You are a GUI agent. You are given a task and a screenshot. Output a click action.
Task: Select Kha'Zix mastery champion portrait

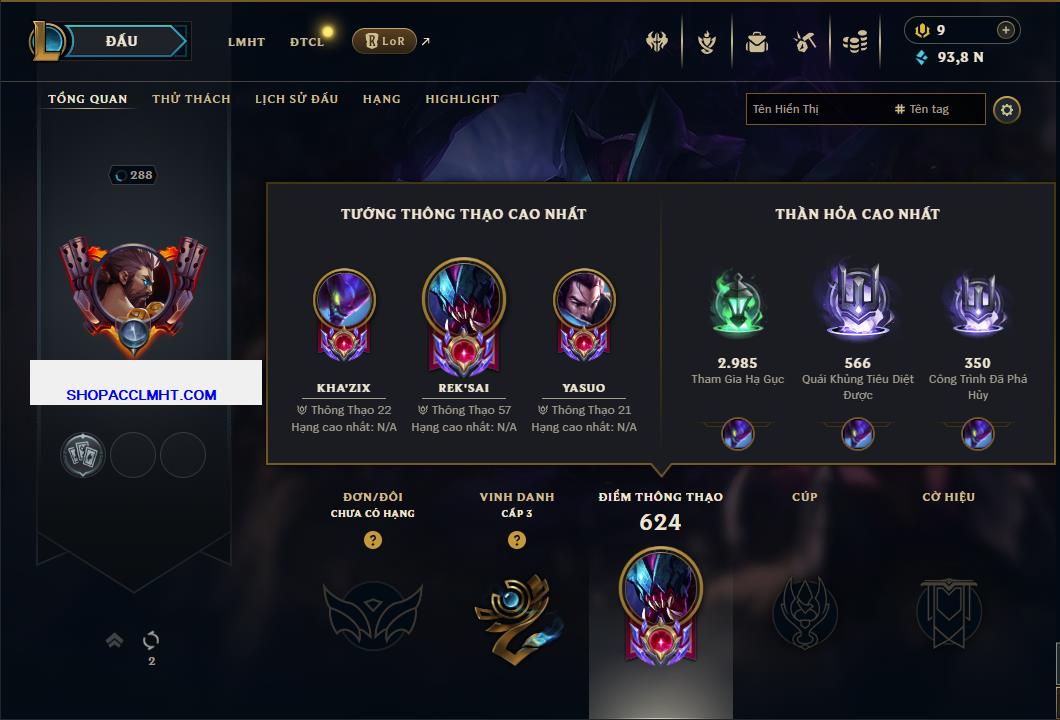344,300
